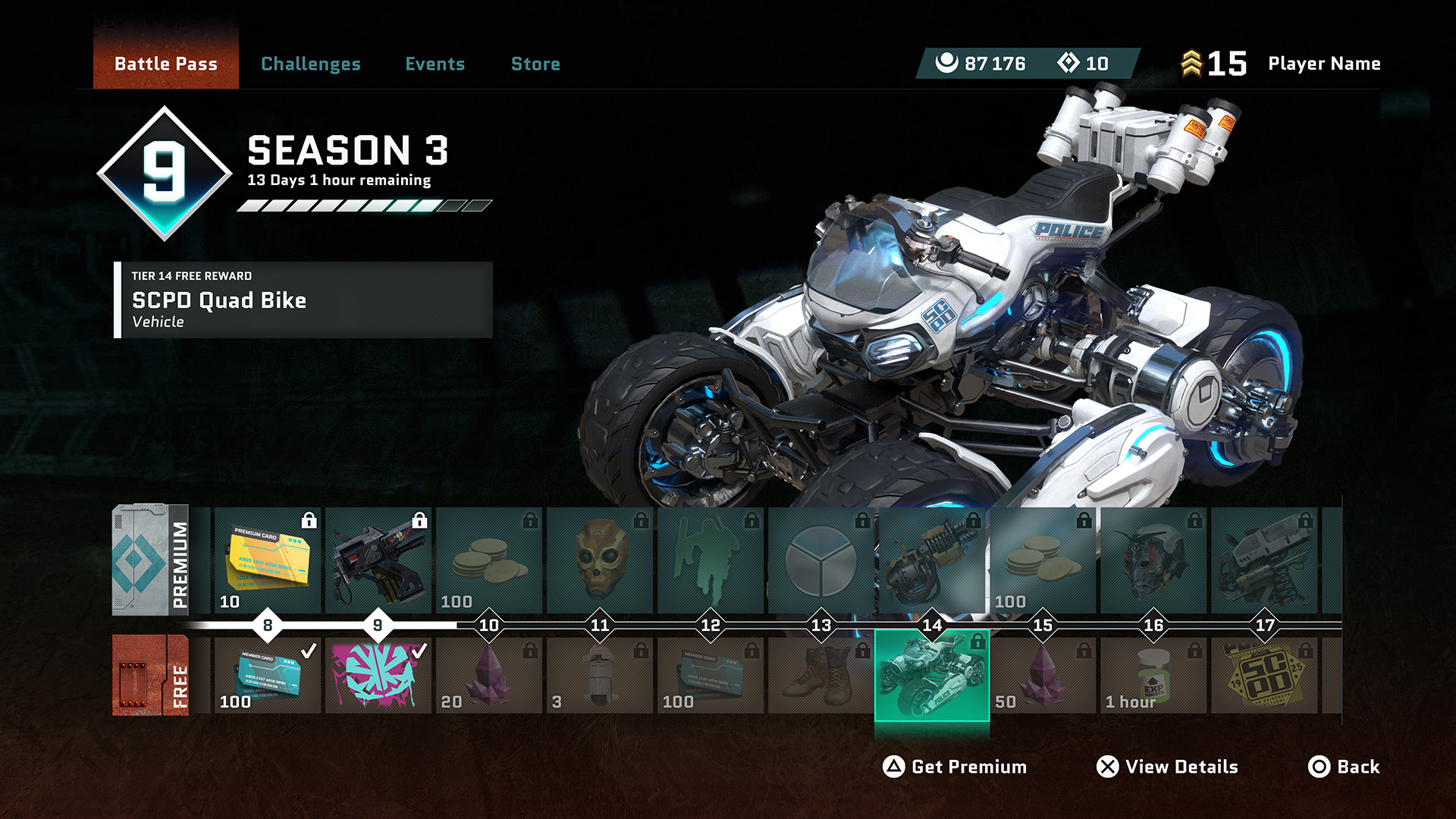Open the Events tab
Screen dimensions: 1456x819
[435, 64]
